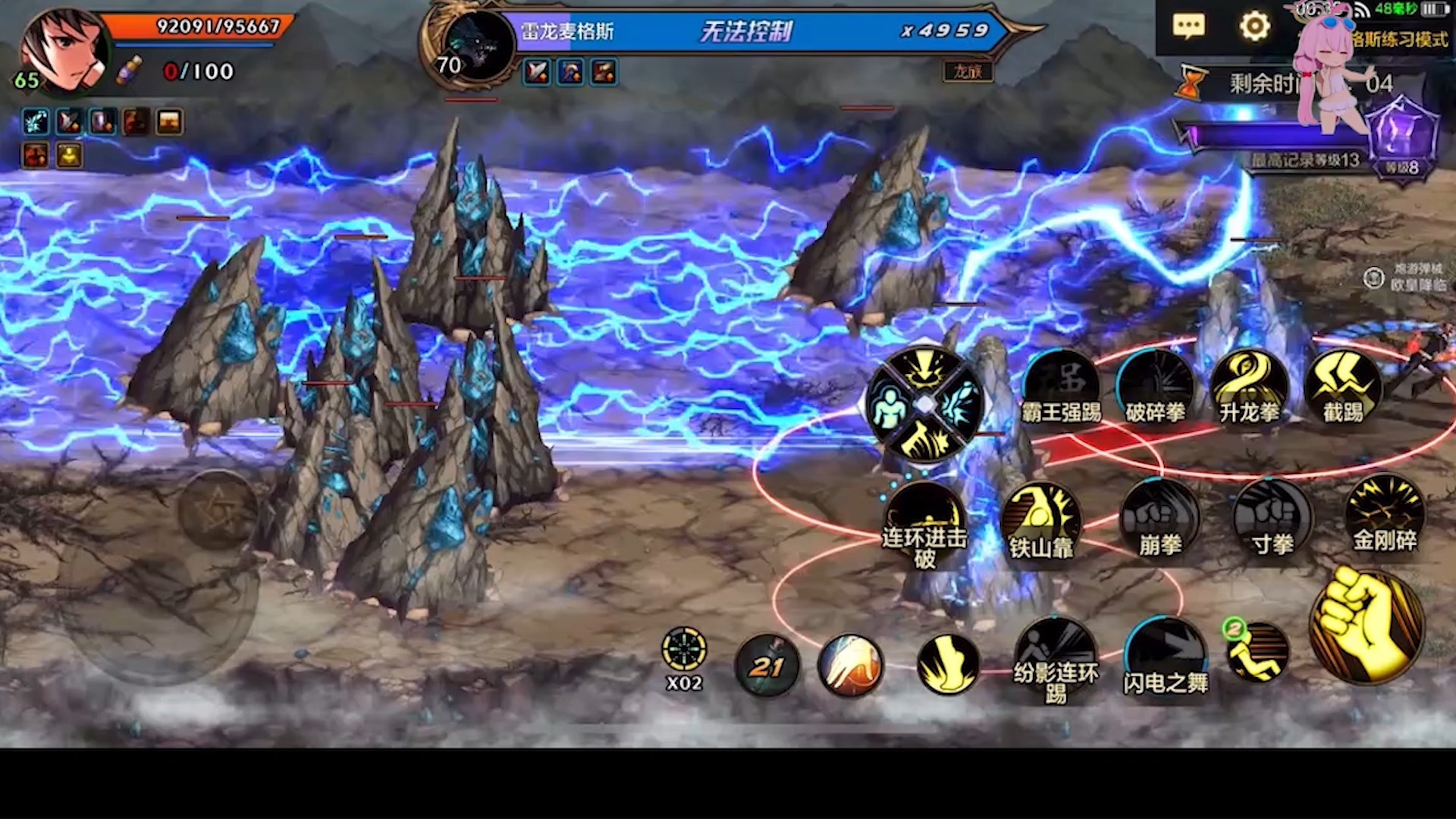The image size is (1456, 819).
Task: Select the player character portrait
Action: point(64,50)
